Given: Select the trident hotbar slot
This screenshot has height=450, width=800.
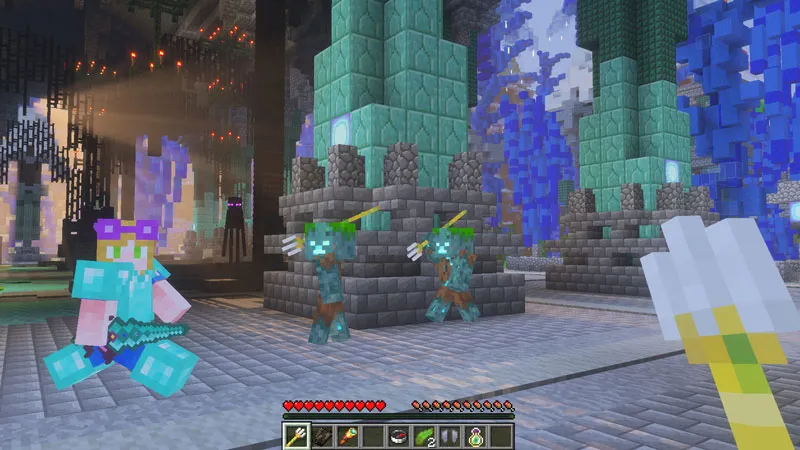Looking at the screenshot, I should click(x=297, y=435).
